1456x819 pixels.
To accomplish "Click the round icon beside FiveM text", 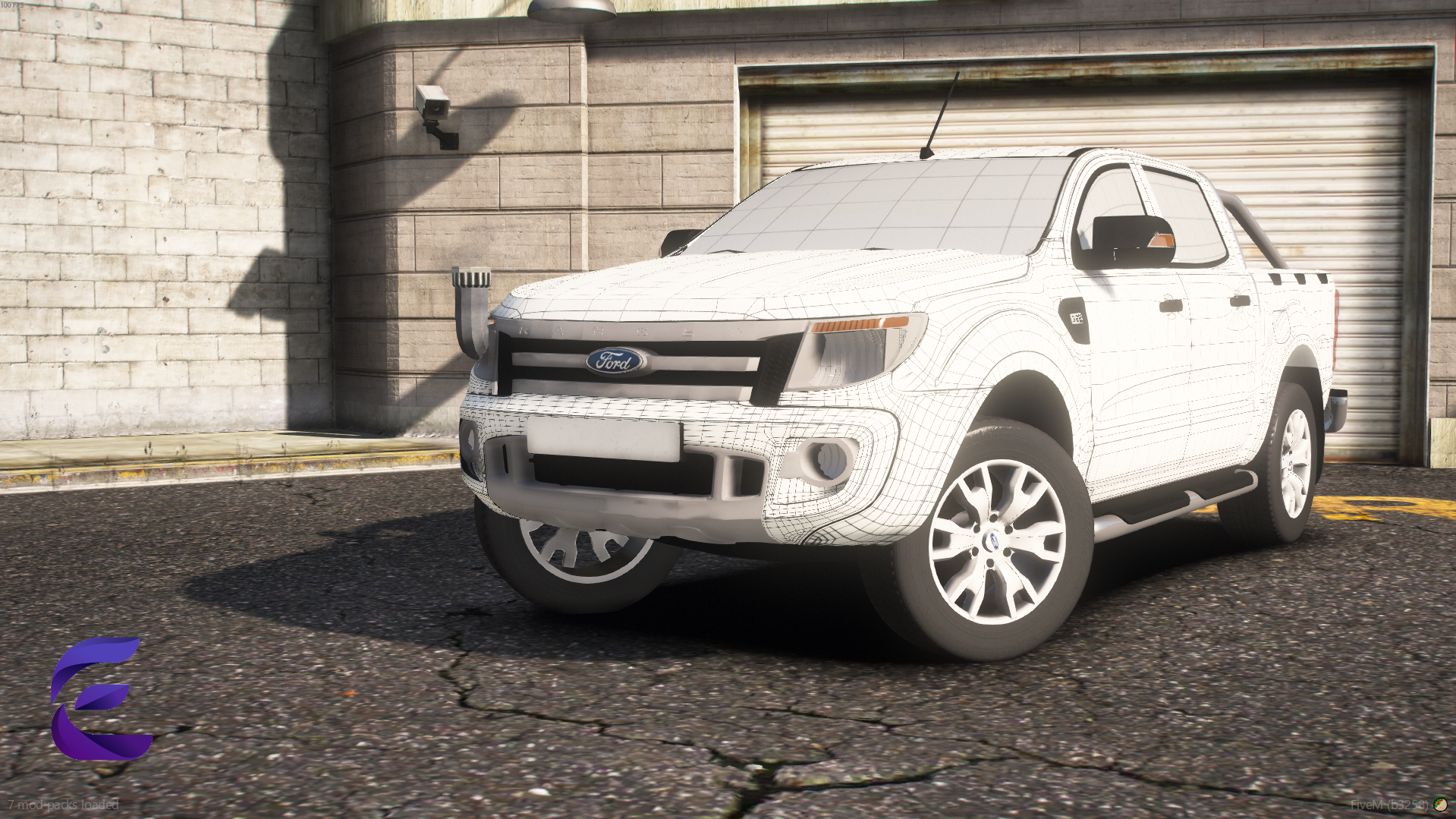I will pos(1440,805).
